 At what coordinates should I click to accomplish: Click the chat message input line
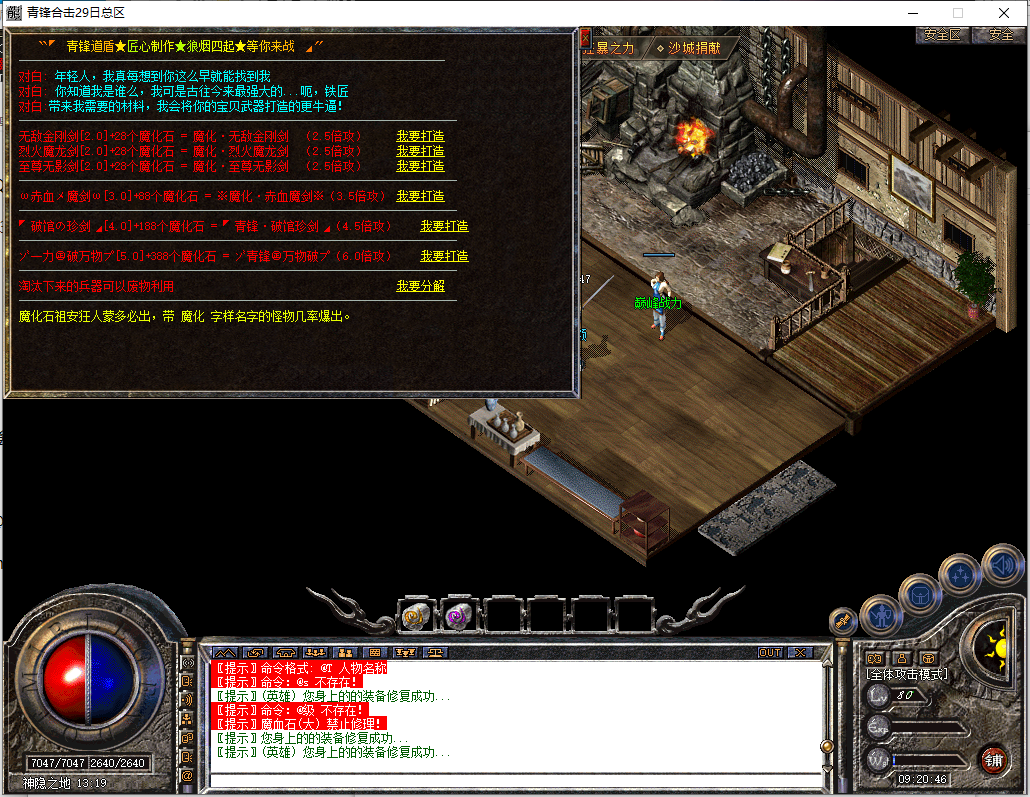tap(510, 778)
